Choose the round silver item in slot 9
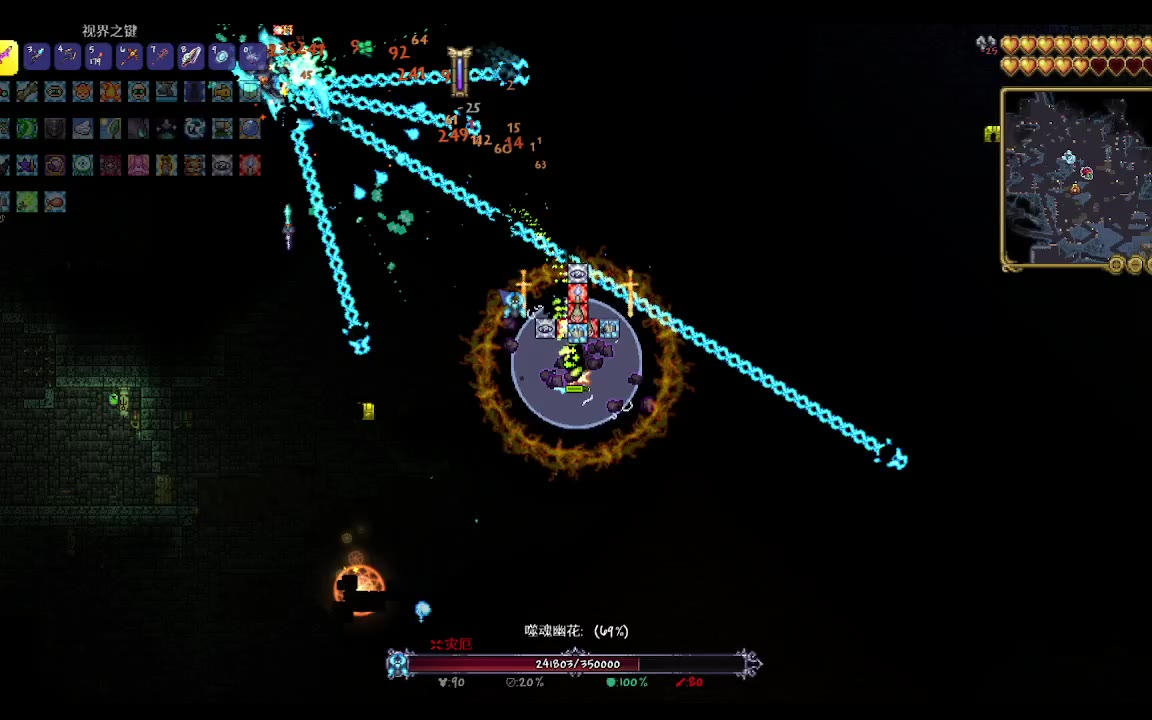 (222, 56)
